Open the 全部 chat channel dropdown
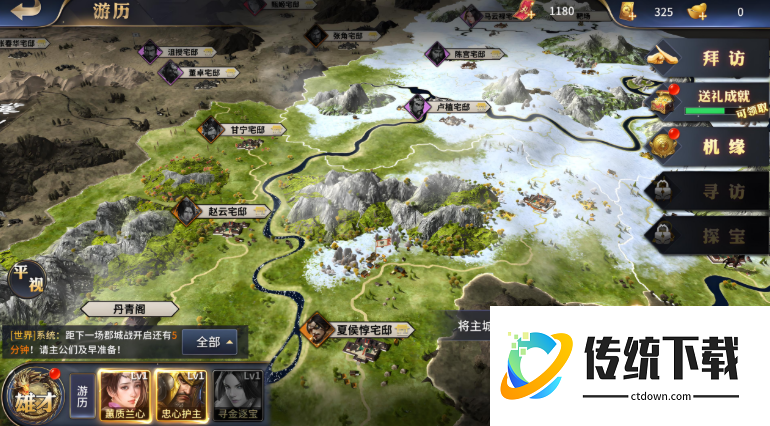 pos(215,341)
